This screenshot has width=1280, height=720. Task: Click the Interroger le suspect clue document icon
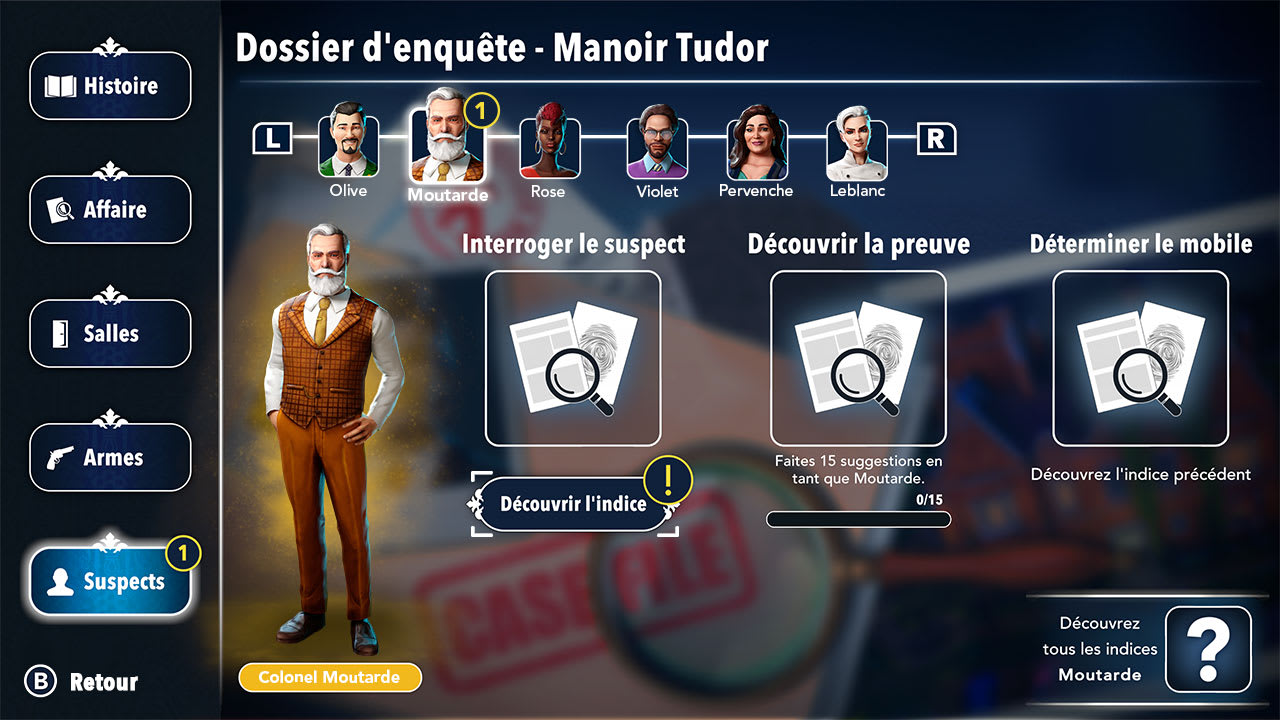coord(573,358)
